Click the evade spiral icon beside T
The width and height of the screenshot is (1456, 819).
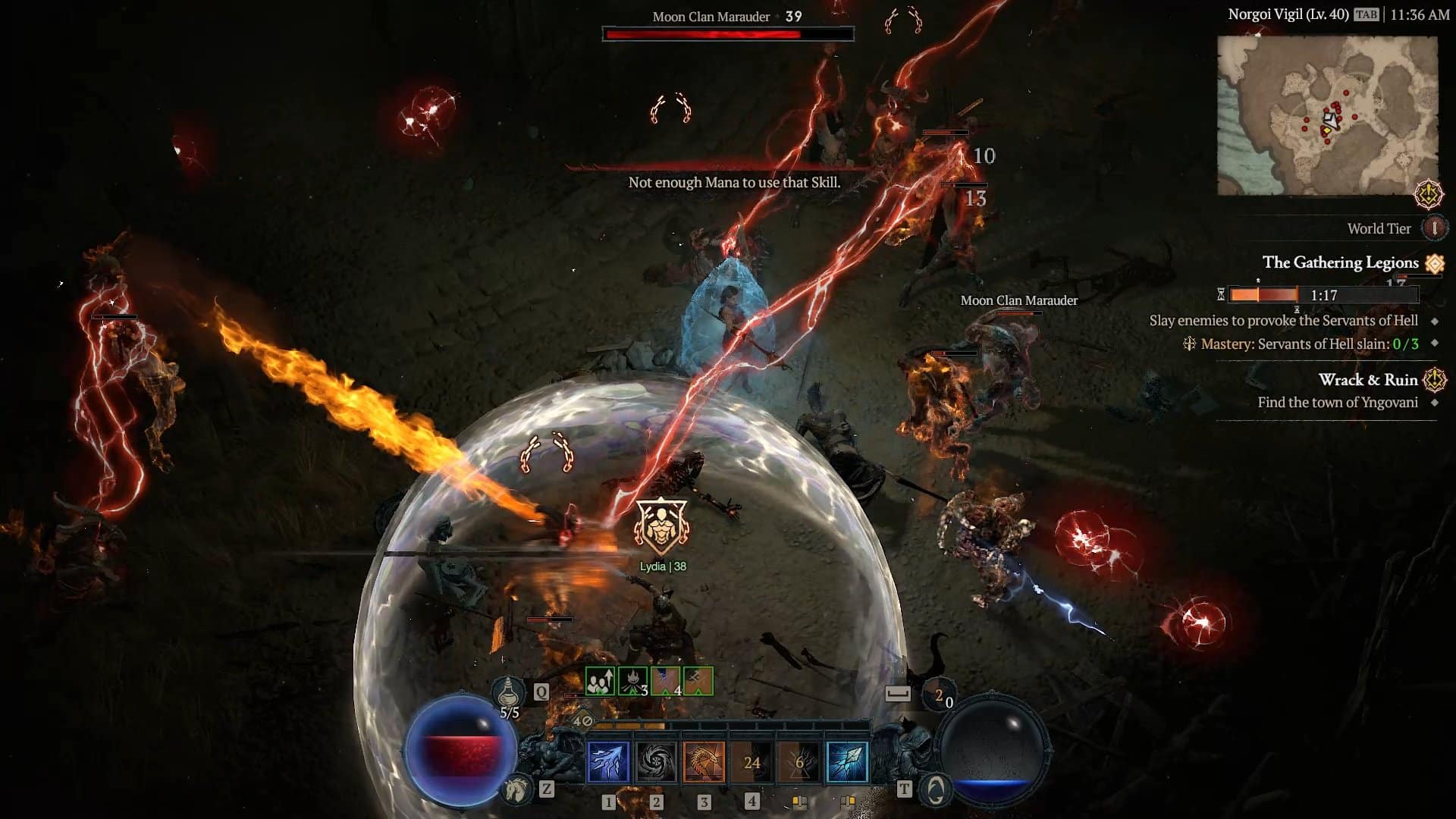point(934,790)
